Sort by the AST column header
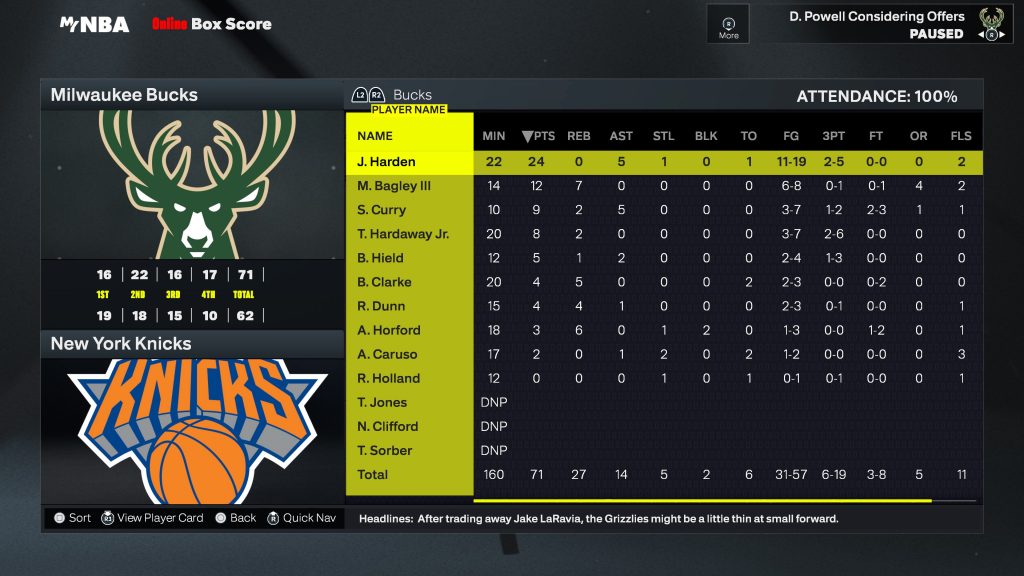1024x576 pixels. point(621,136)
